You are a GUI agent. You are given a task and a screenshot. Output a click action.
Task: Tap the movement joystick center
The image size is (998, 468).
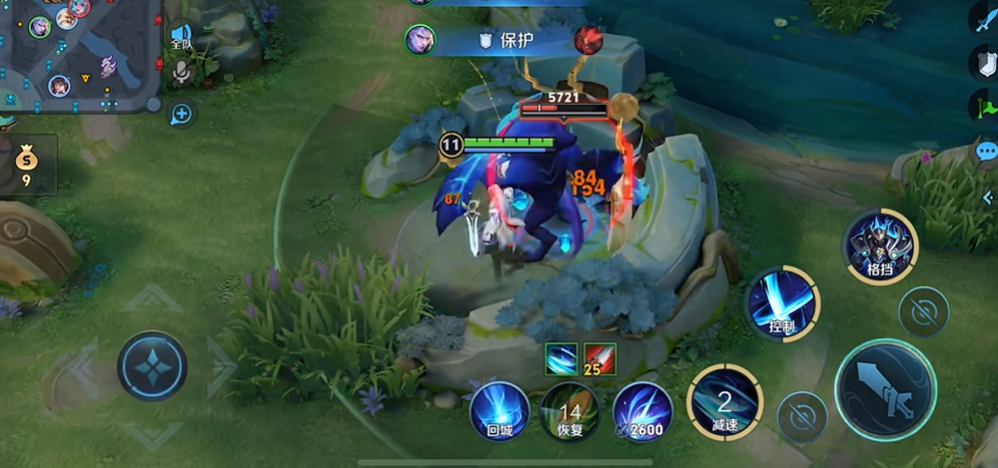coord(152,366)
